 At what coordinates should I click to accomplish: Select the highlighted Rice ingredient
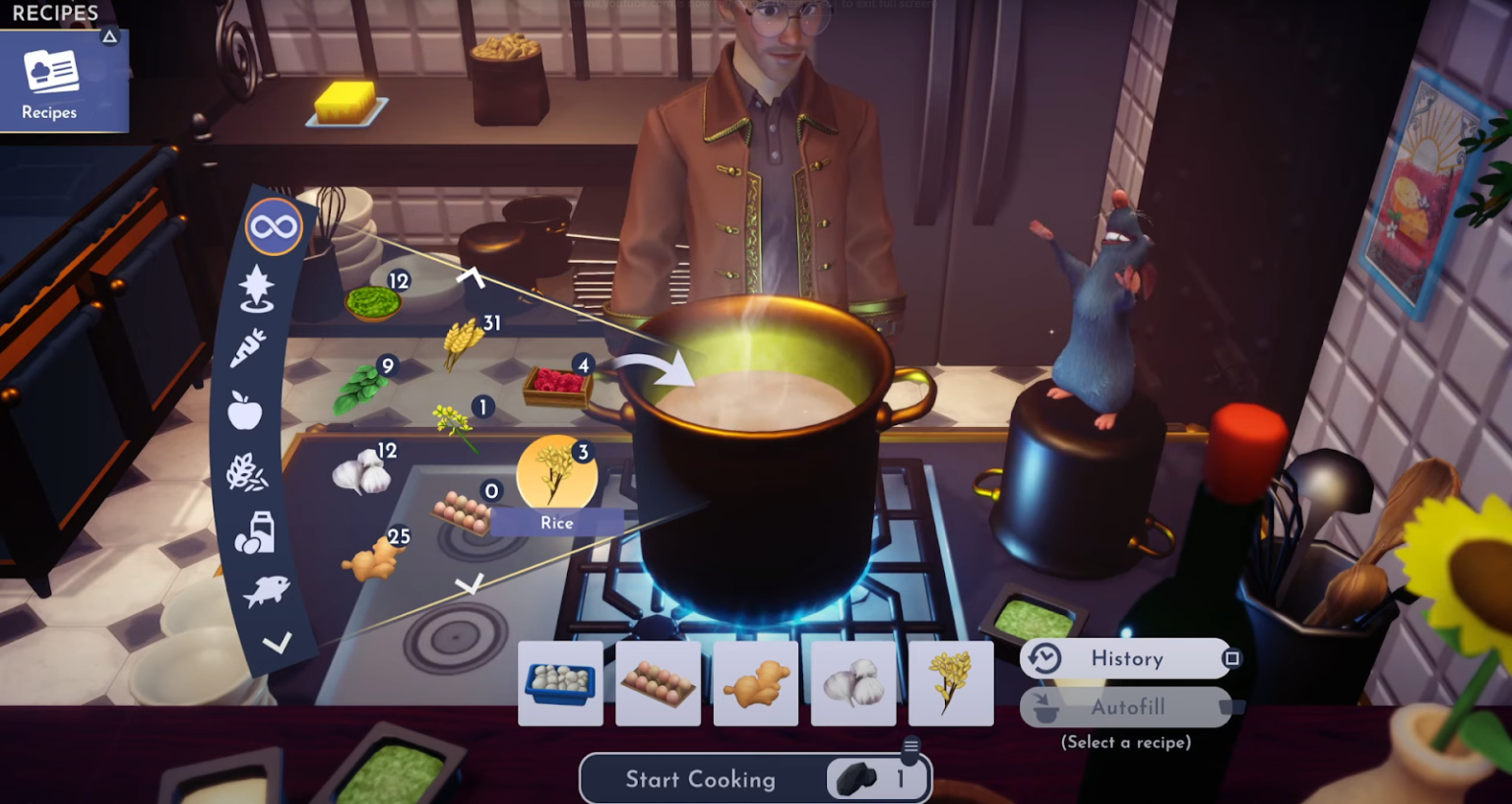[556, 474]
